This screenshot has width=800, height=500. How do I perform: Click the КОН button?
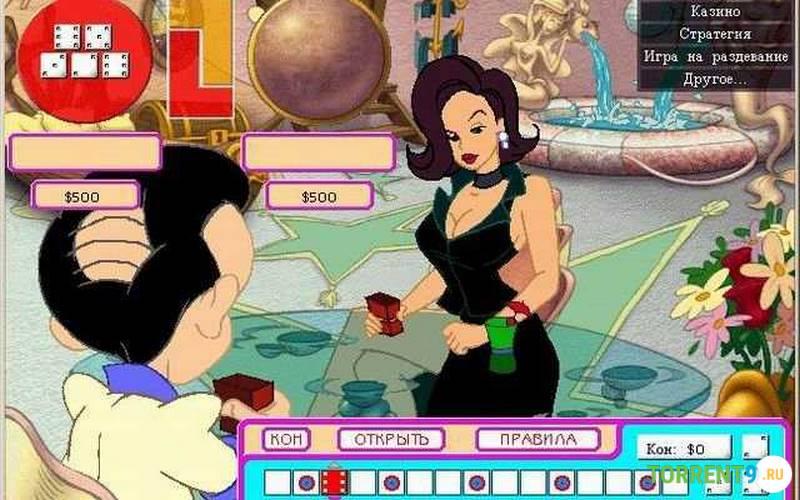(287, 439)
